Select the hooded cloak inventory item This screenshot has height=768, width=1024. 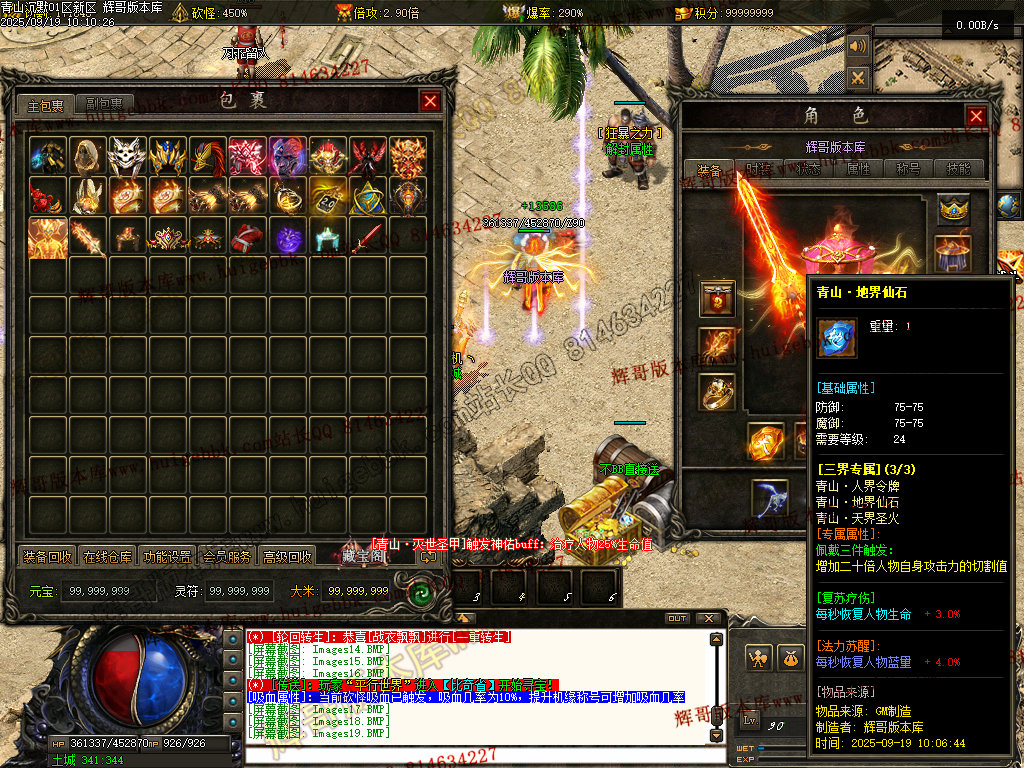87,156
